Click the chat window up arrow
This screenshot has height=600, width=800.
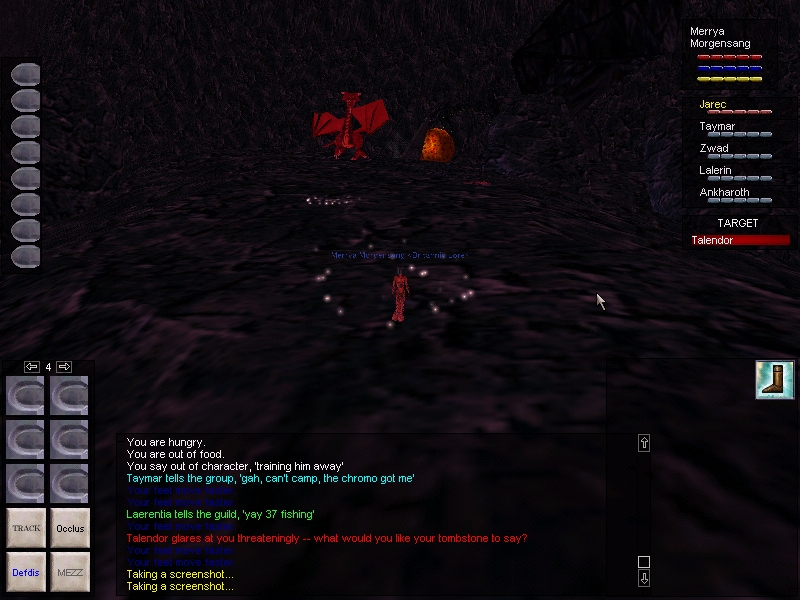pos(644,442)
